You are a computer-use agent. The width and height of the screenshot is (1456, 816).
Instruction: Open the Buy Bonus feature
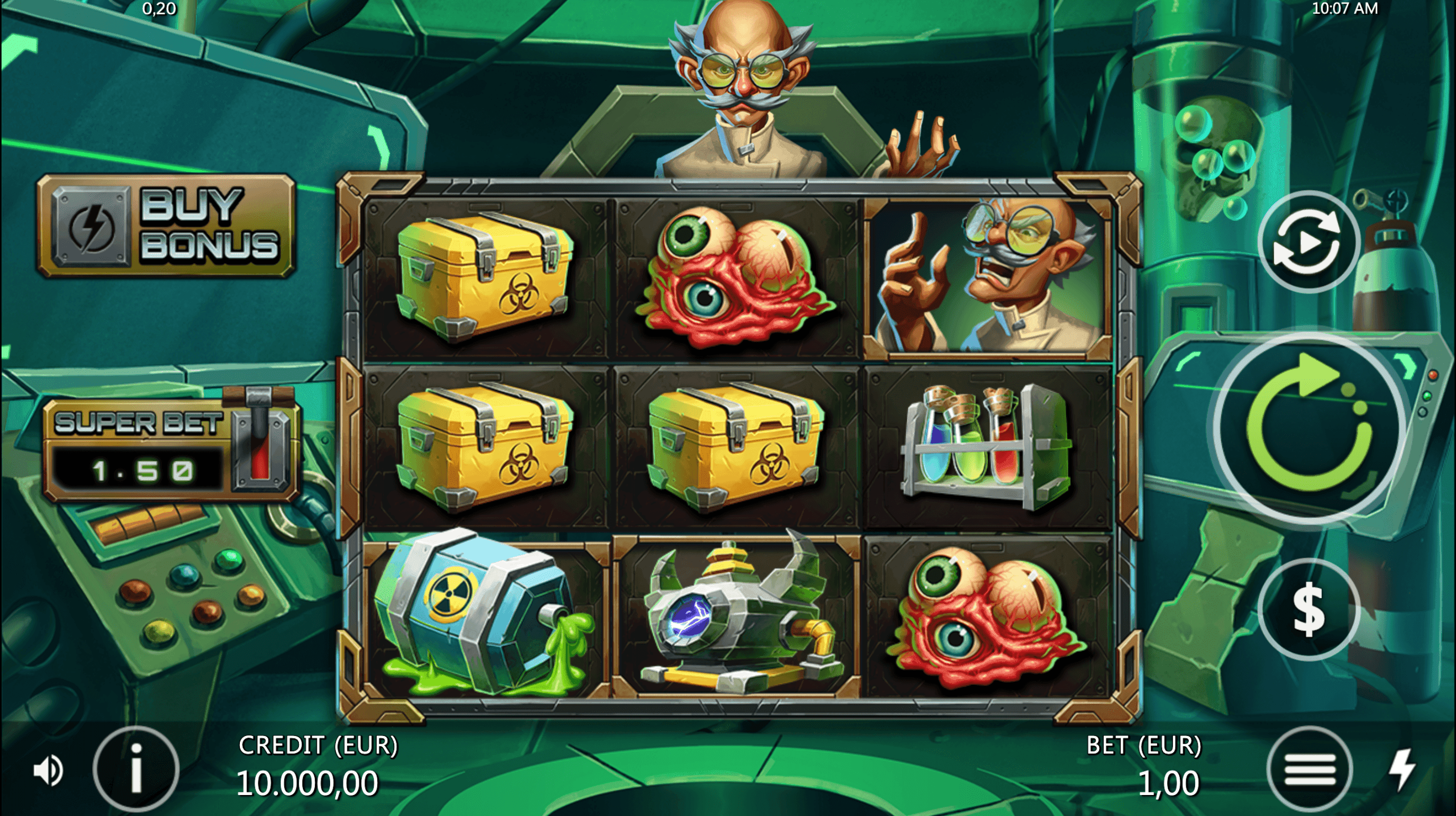pyautogui.click(x=166, y=226)
